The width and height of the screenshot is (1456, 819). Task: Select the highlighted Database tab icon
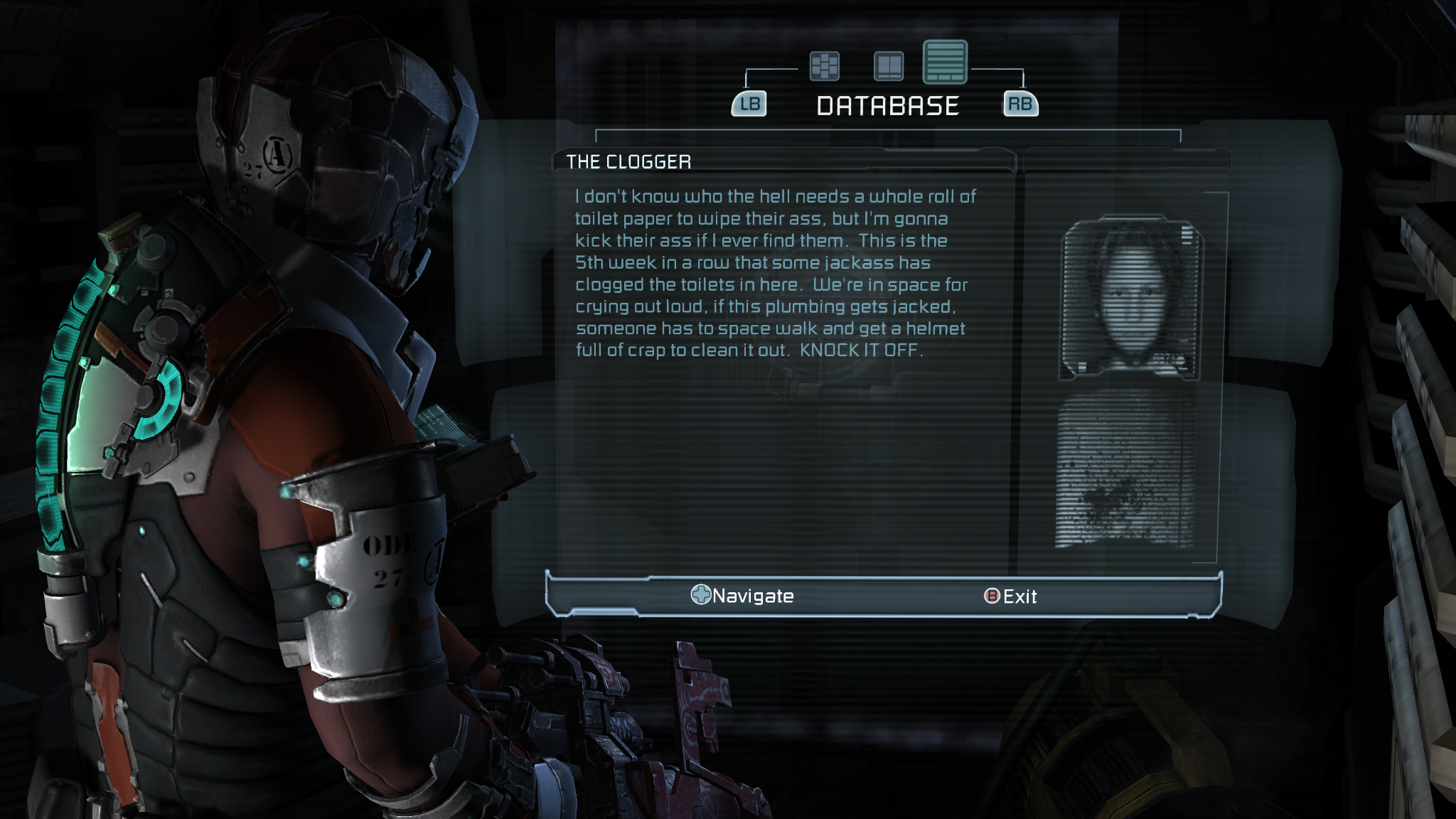pyautogui.click(x=945, y=62)
